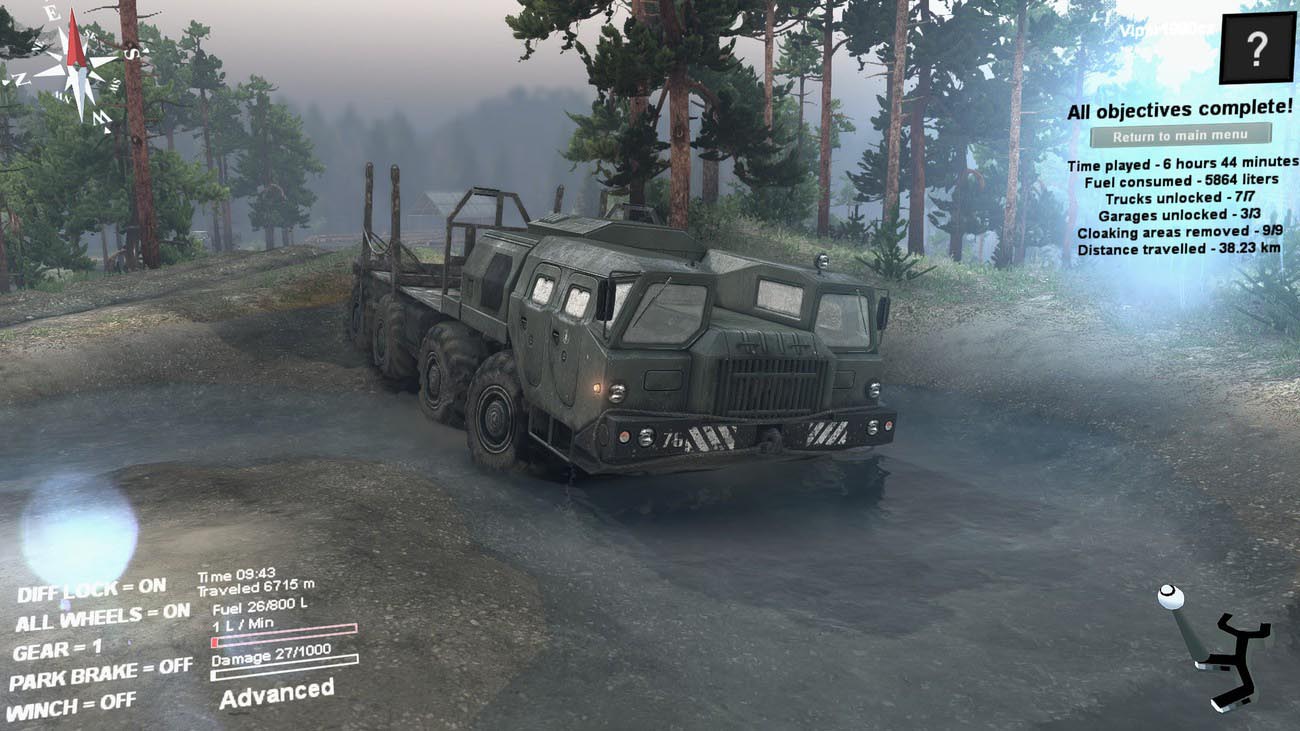
Task: Click the compass rose
Action: tap(73, 63)
